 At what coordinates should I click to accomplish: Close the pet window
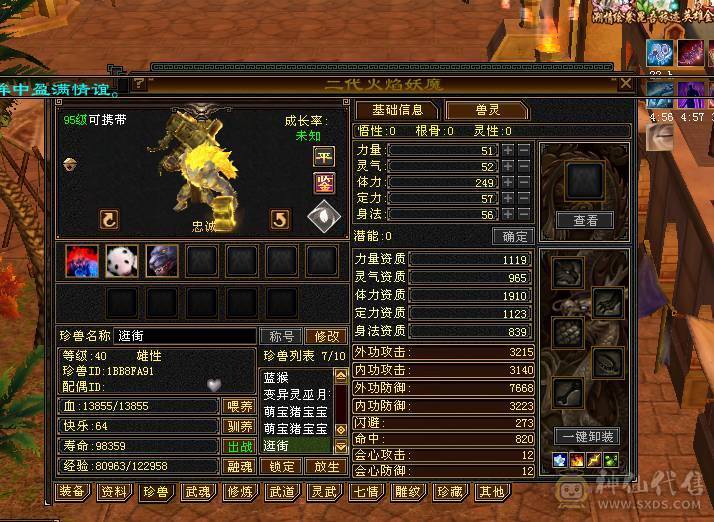click(x=626, y=84)
